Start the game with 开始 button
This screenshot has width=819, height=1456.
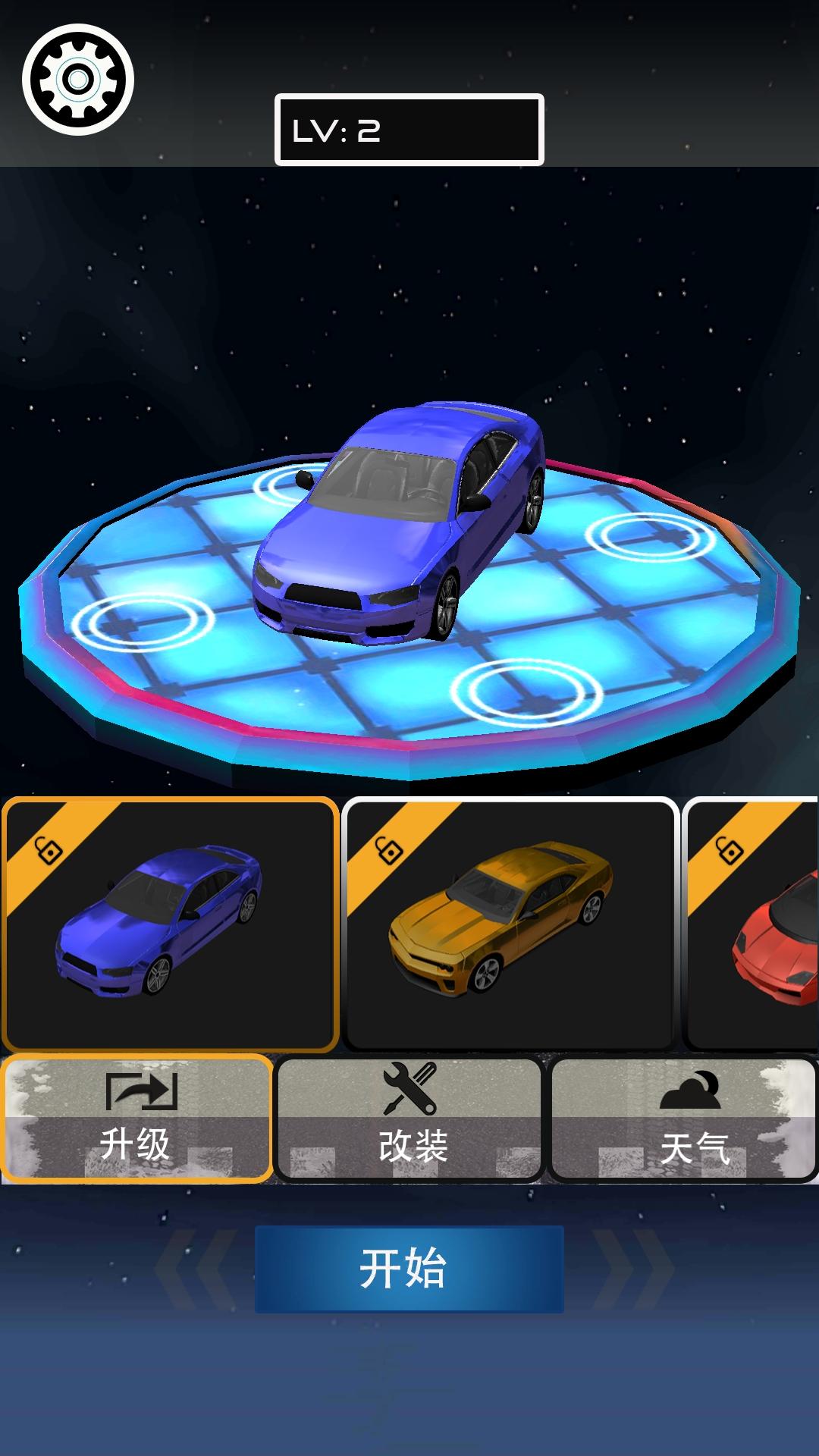[409, 1269]
